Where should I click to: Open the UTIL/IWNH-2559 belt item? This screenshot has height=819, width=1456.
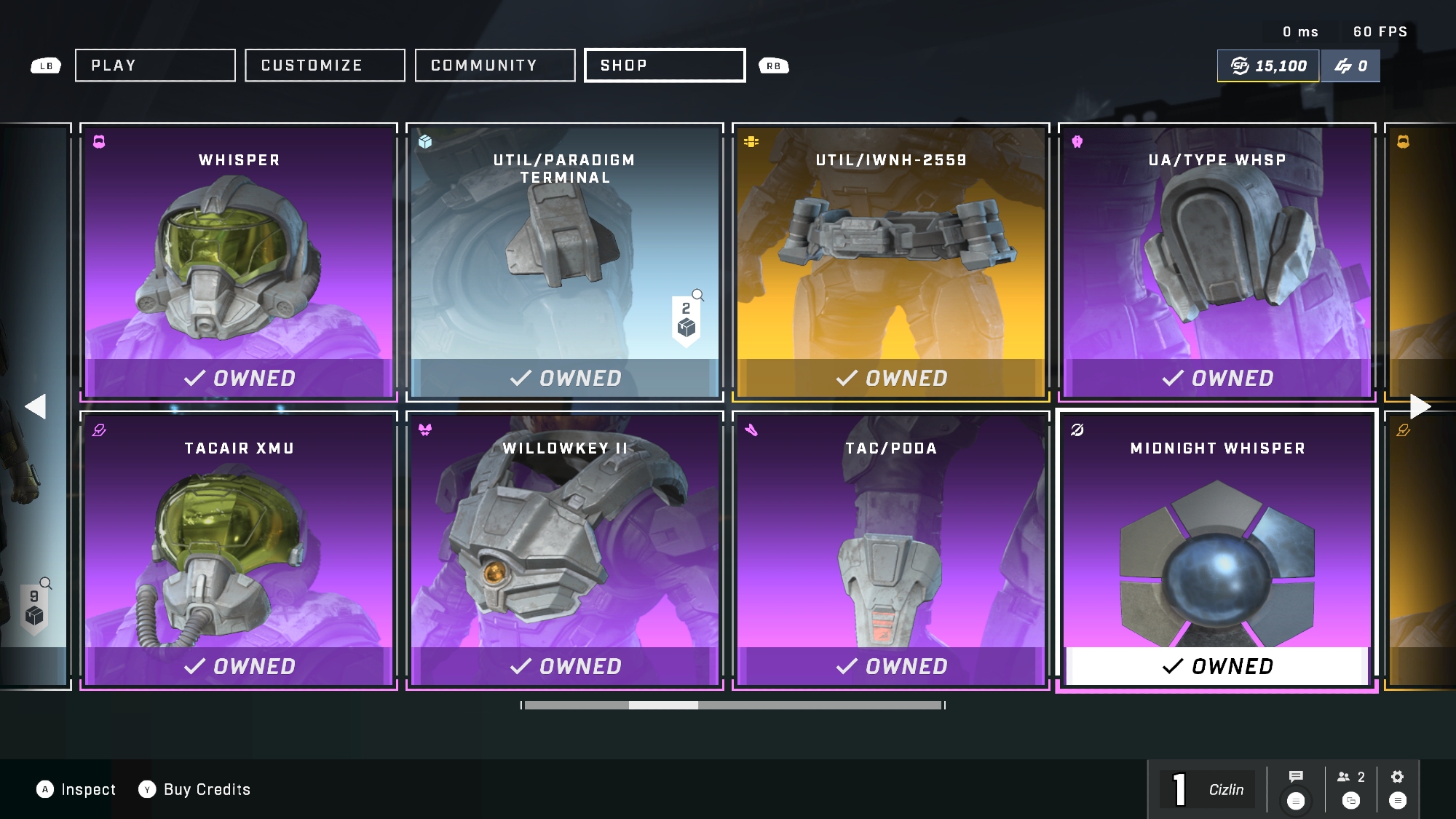pos(891,262)
